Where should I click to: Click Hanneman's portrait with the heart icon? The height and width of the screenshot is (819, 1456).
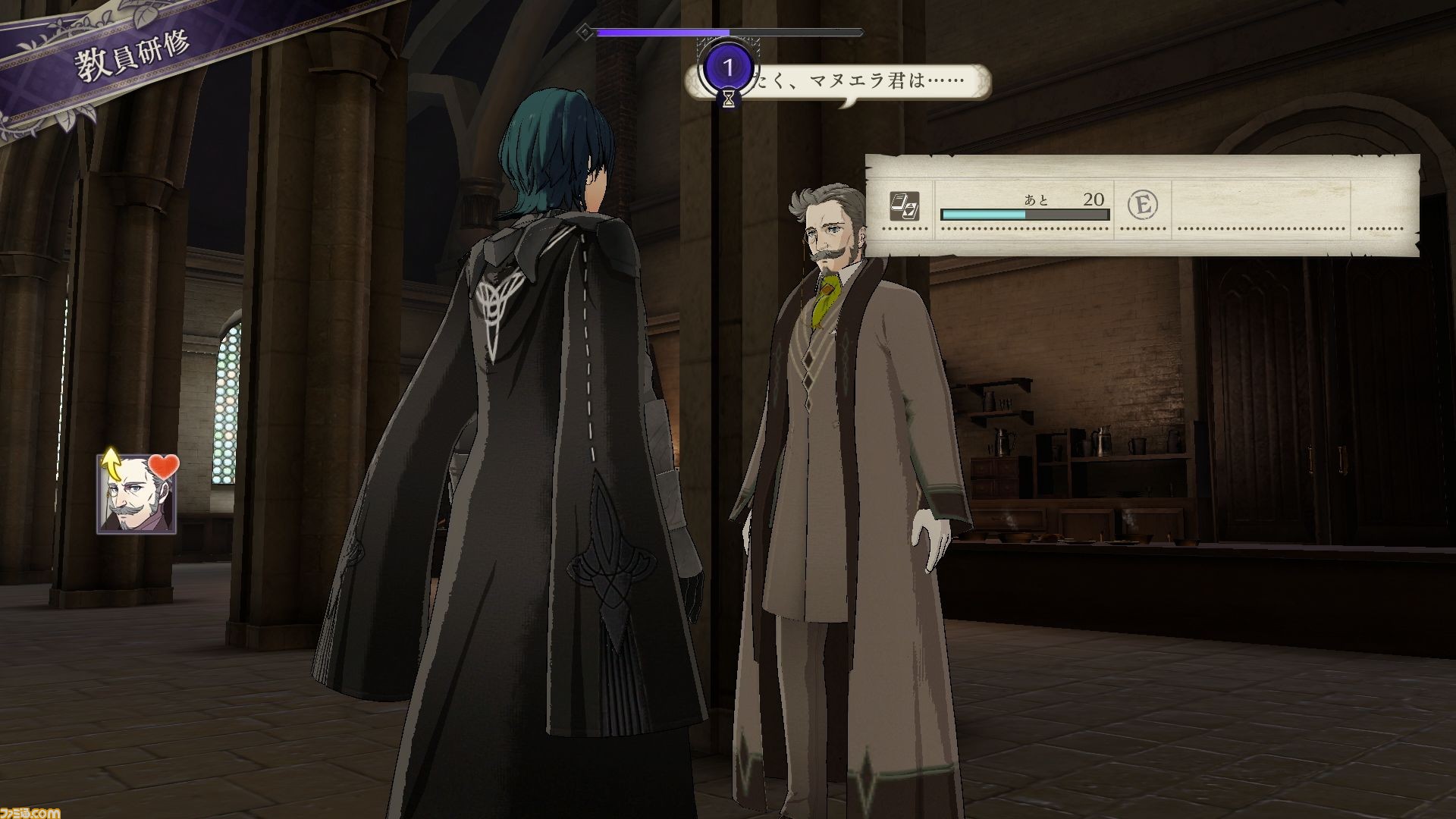click(x=136, y=494)
